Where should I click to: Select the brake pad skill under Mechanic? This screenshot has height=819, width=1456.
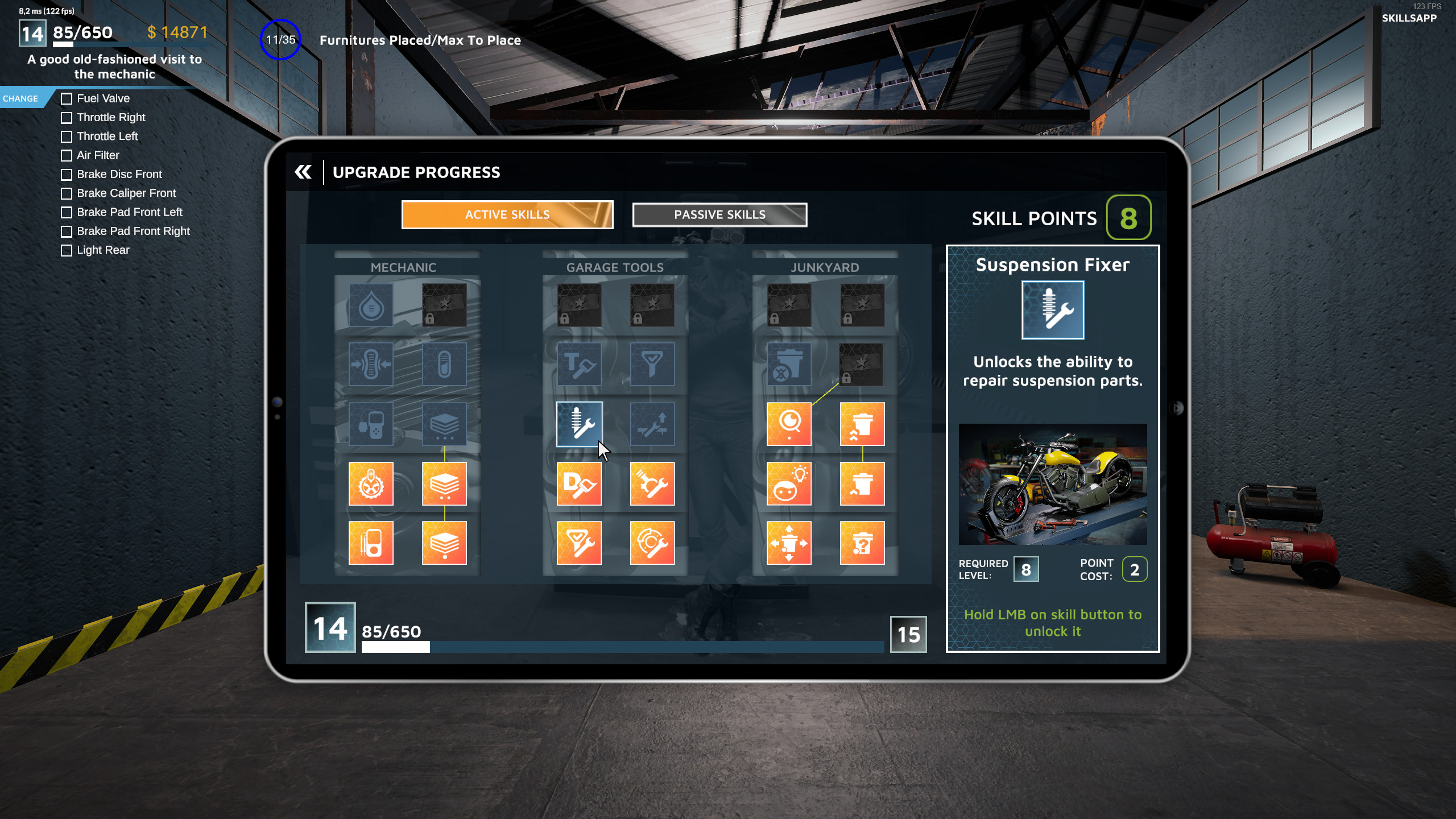[x=371, y=365]
